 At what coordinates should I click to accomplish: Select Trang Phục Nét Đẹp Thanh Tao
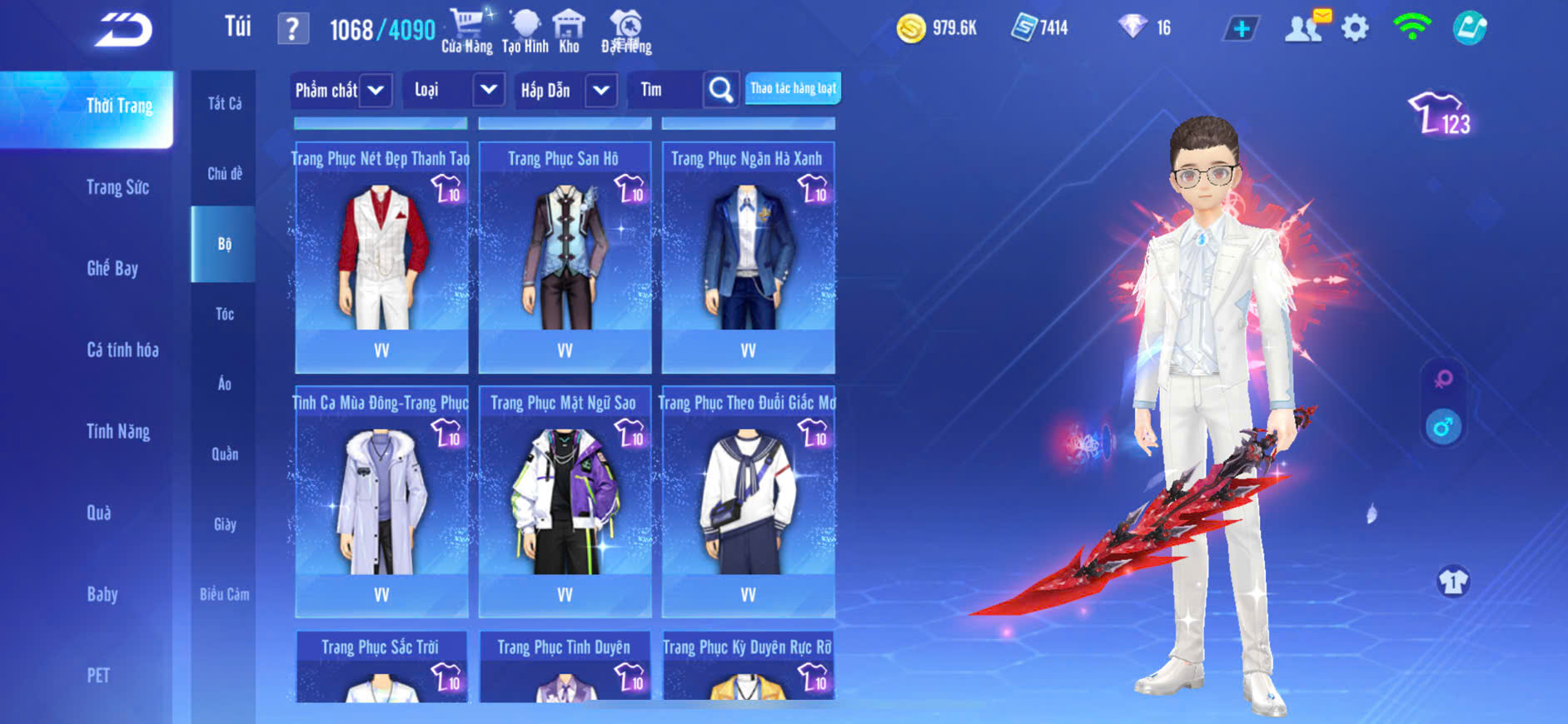[x=381, y=258]
